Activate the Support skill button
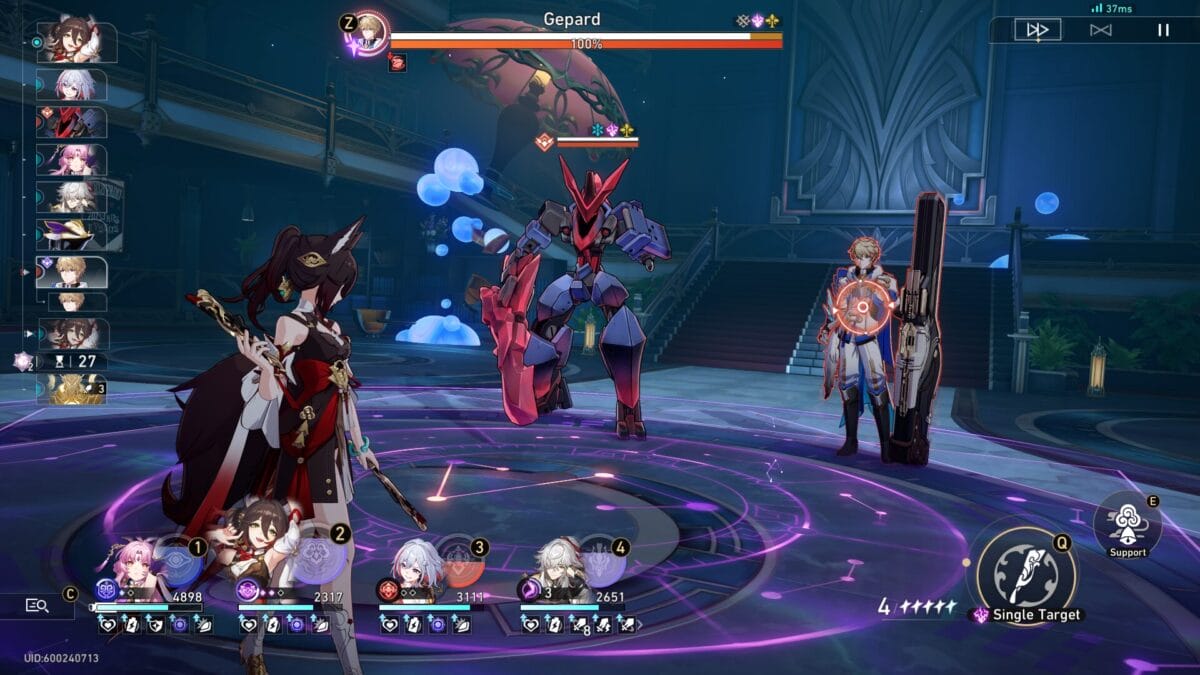1200x675 pixels. click(1127, 521)
